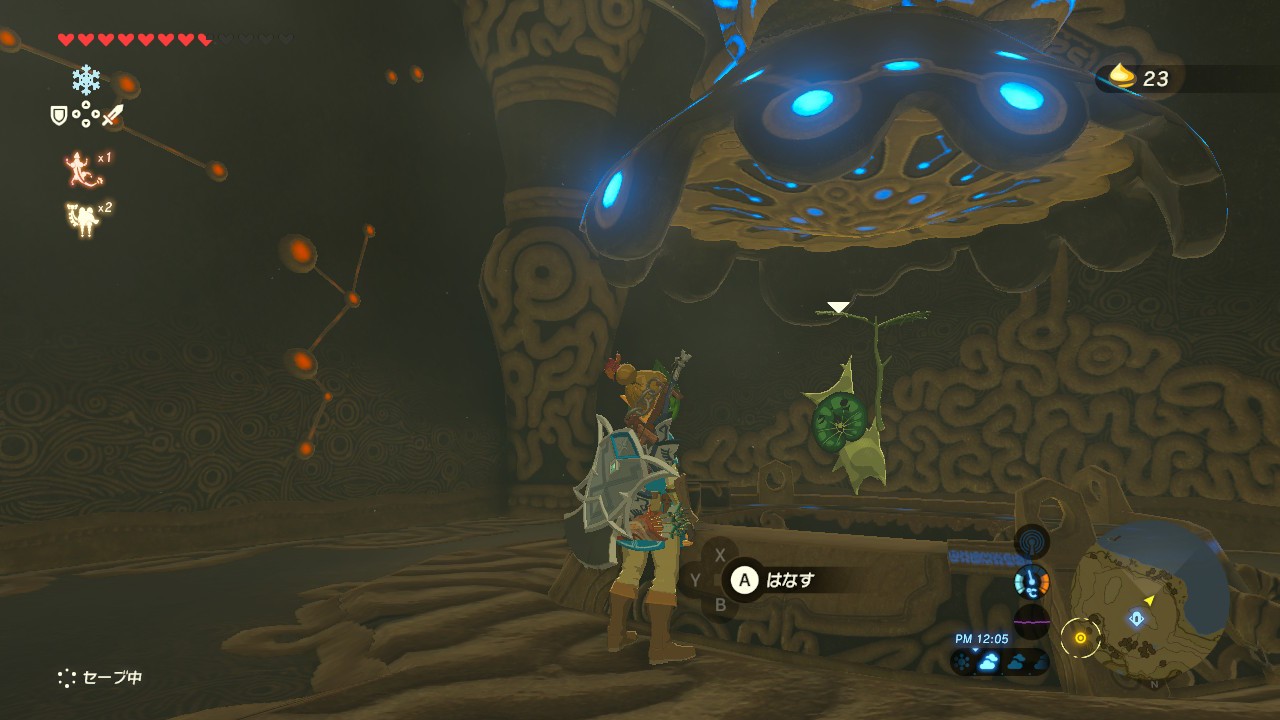This screenshot has width=1280, height=720.
Task: Click the Korok seed icon
Action: coord(1123,77)
